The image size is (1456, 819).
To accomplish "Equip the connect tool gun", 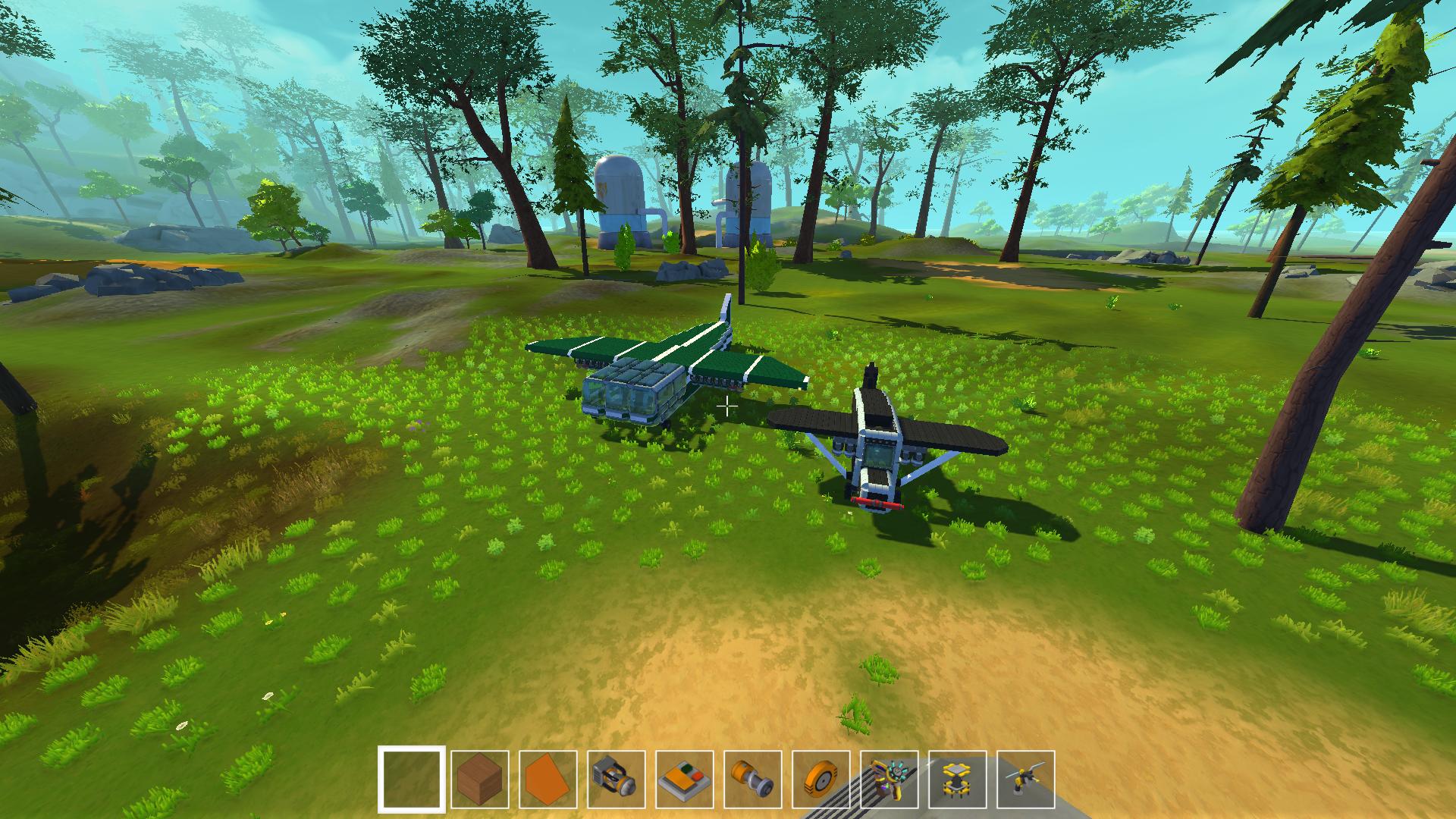I will [x=890, y=780].
